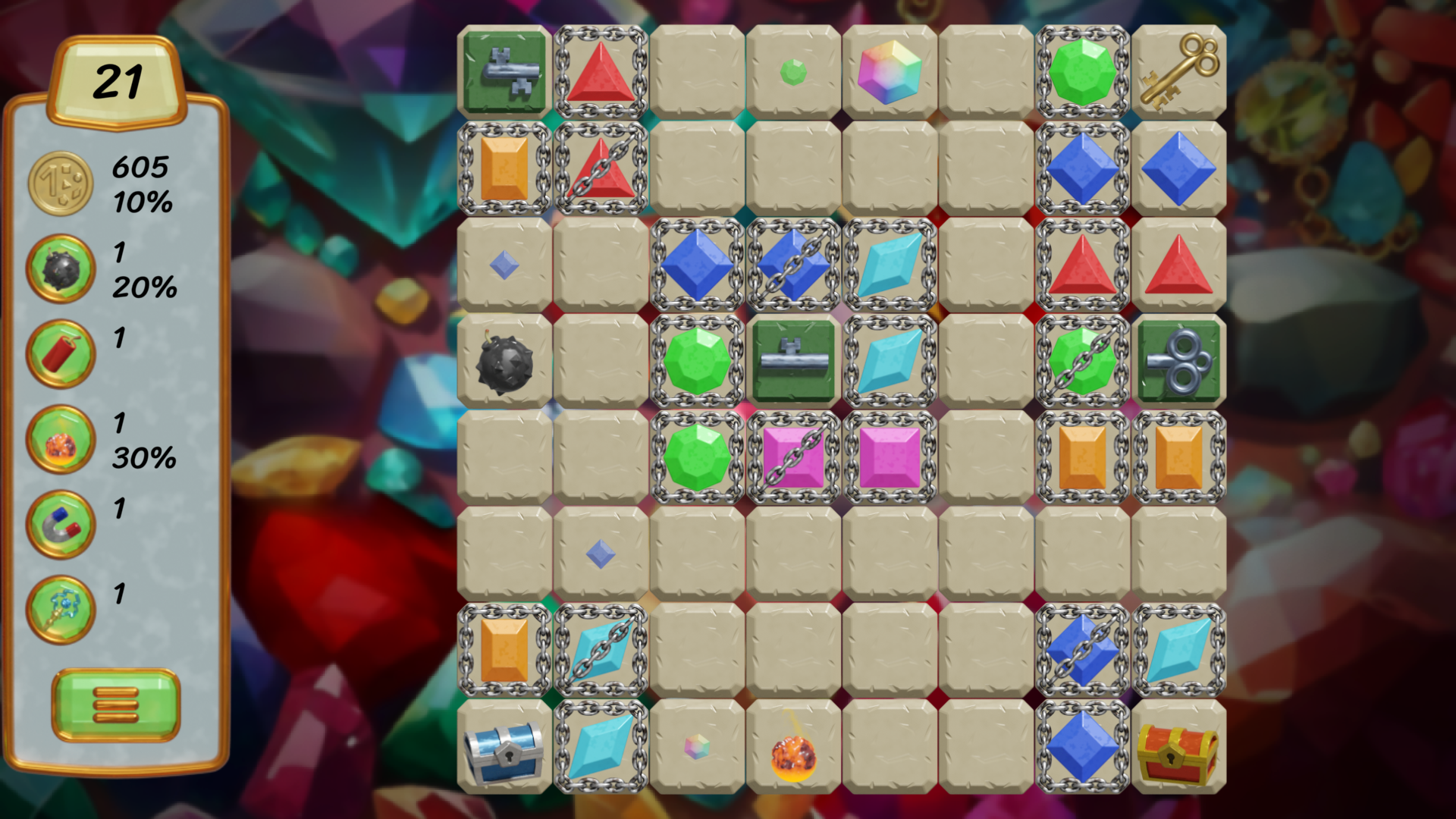Click the cog wheels tile on the grid
The image size is (1456, 819).
(1180, 360)
